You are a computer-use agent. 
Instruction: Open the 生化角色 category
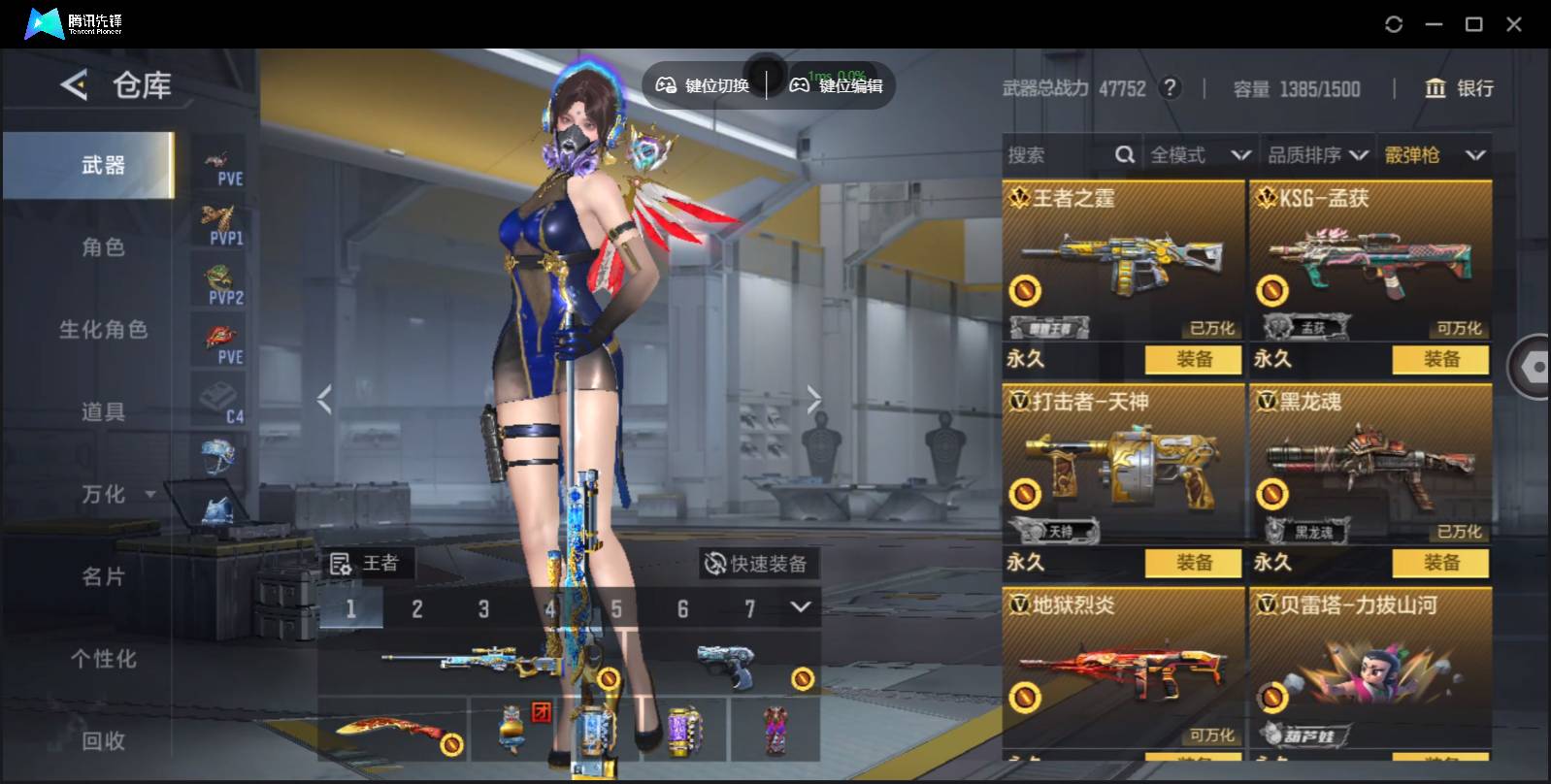pos(103,330)
